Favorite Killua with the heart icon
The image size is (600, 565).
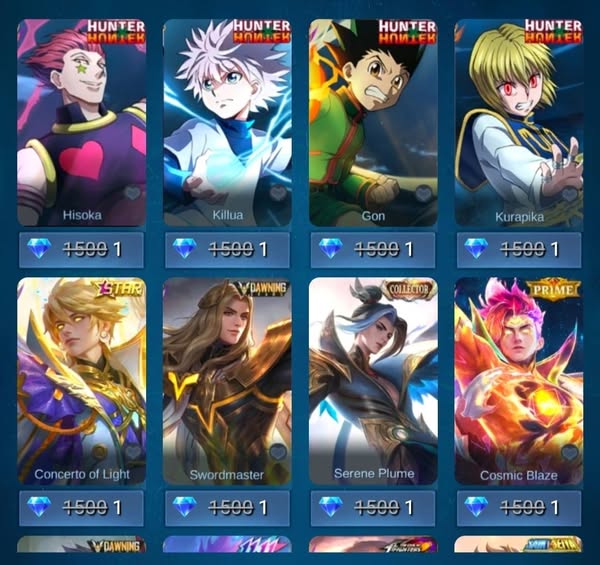278,193
